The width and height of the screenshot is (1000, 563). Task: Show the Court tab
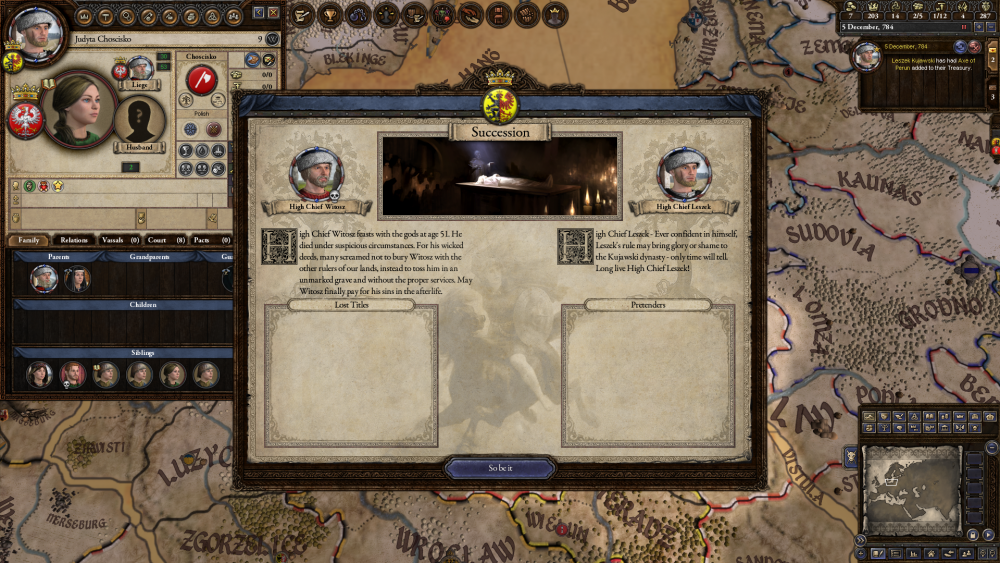click(x=162, y=240)
